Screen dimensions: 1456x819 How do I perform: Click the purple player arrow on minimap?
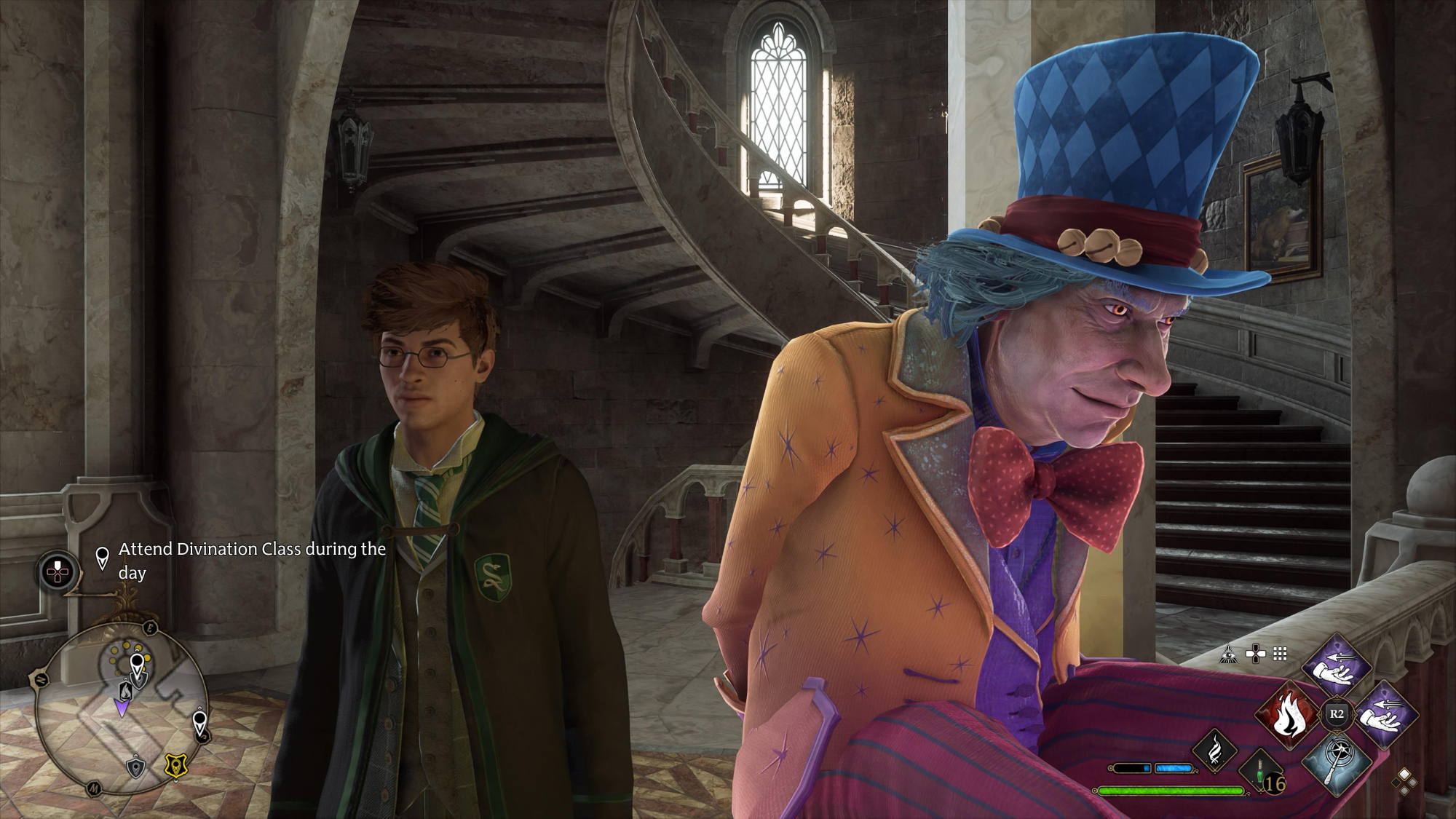[x=122, y=707]
